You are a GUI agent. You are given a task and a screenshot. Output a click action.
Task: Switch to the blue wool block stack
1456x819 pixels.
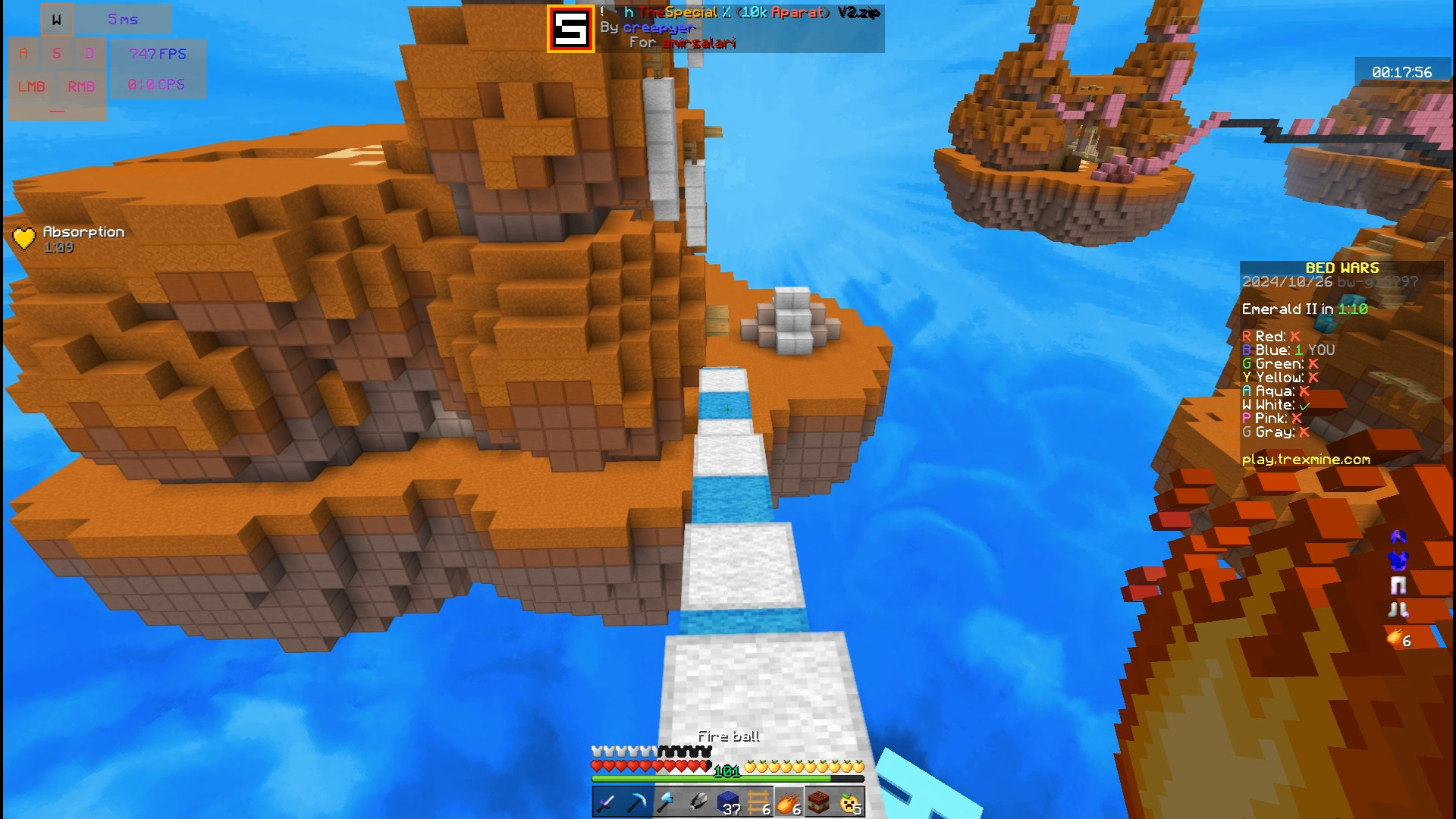pos(728,802)
